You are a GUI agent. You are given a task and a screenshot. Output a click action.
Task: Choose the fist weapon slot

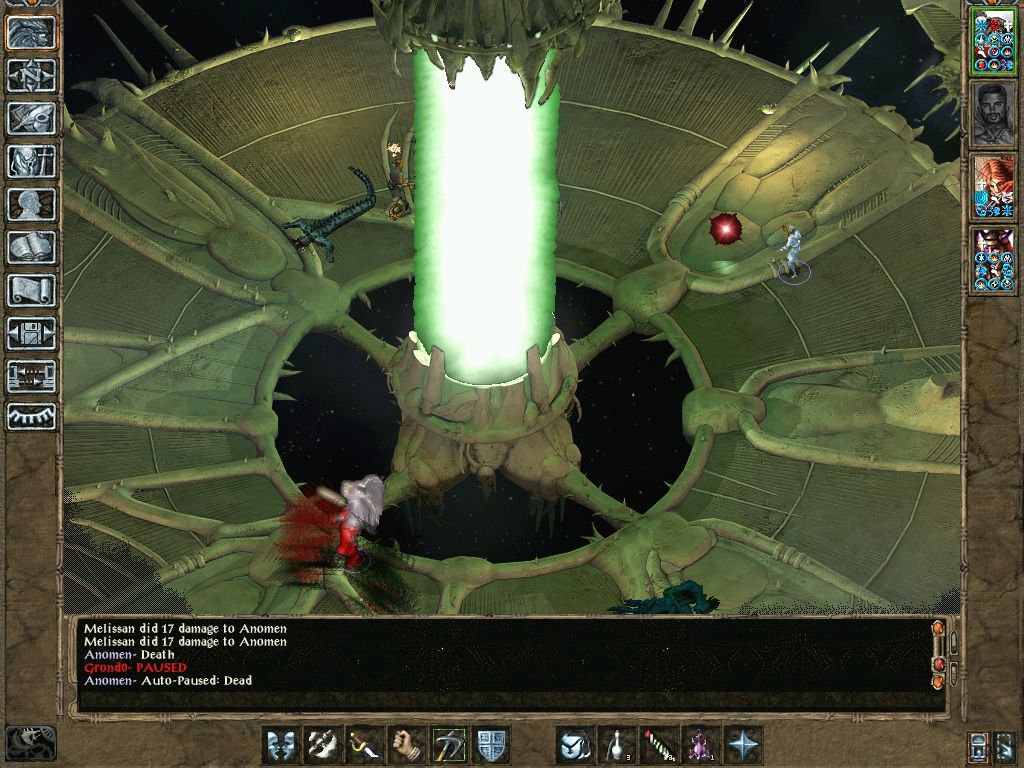(407, 745)
